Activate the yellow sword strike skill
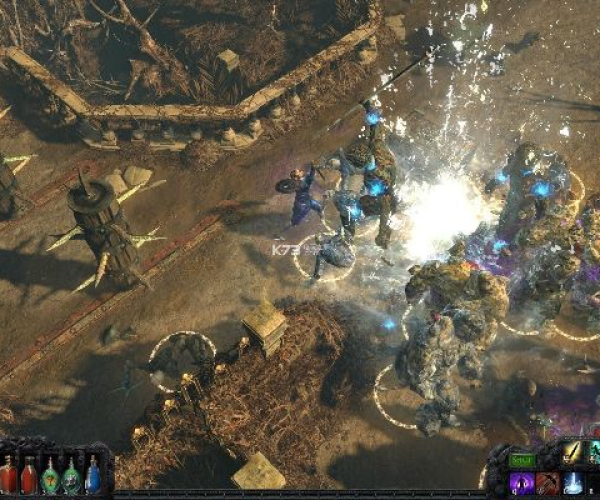 coord(572,453)
